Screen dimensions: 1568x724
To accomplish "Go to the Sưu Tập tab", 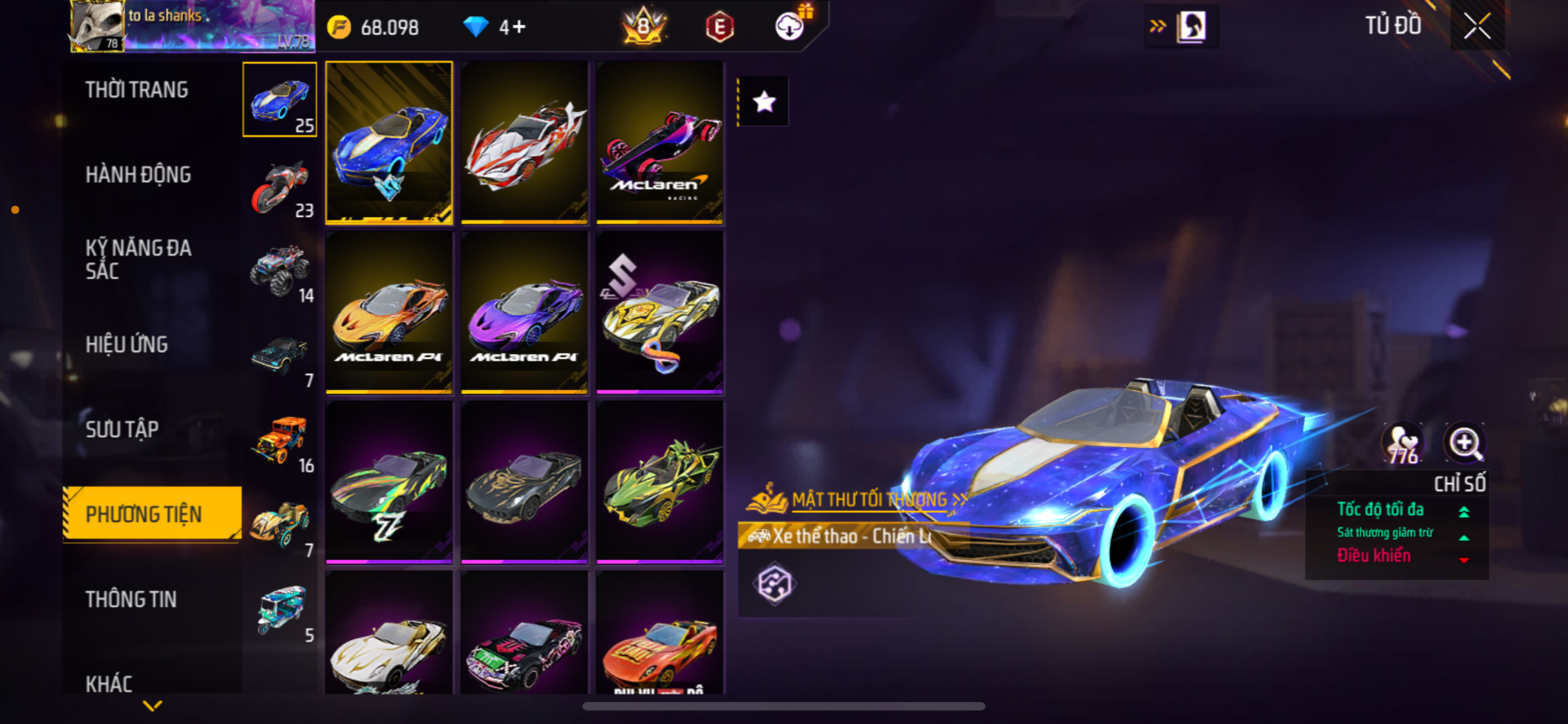I will 122,429.
